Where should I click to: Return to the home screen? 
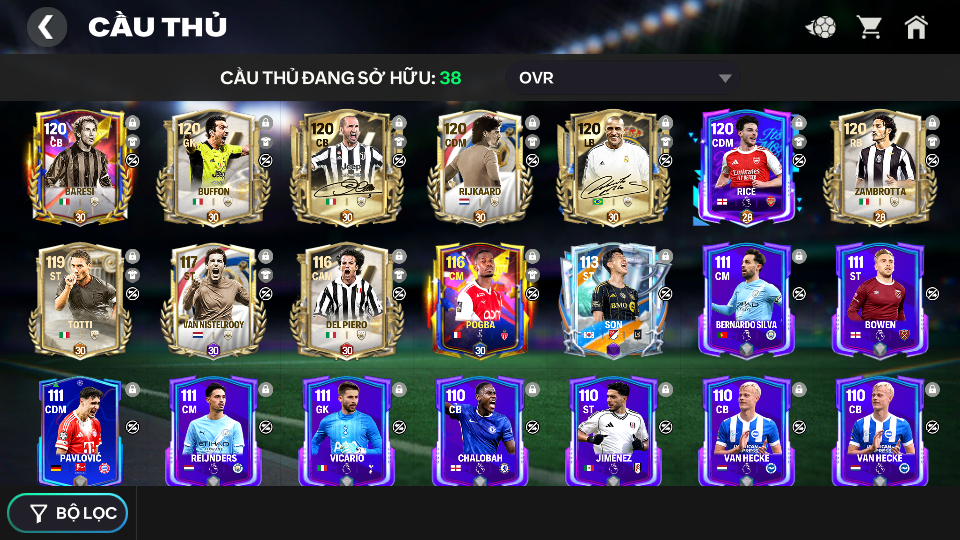(x=916, y=27)
